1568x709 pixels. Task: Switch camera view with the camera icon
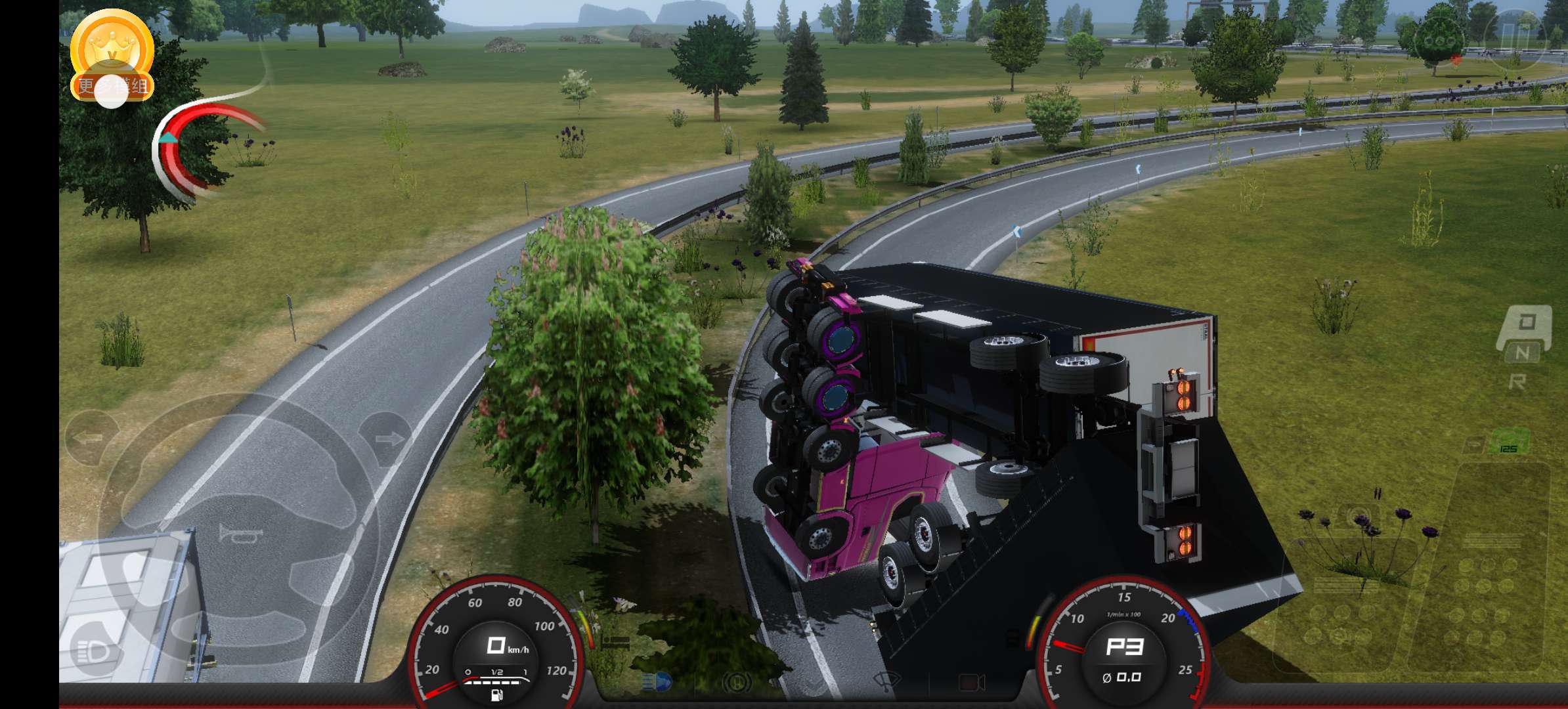tap(972, 683)
